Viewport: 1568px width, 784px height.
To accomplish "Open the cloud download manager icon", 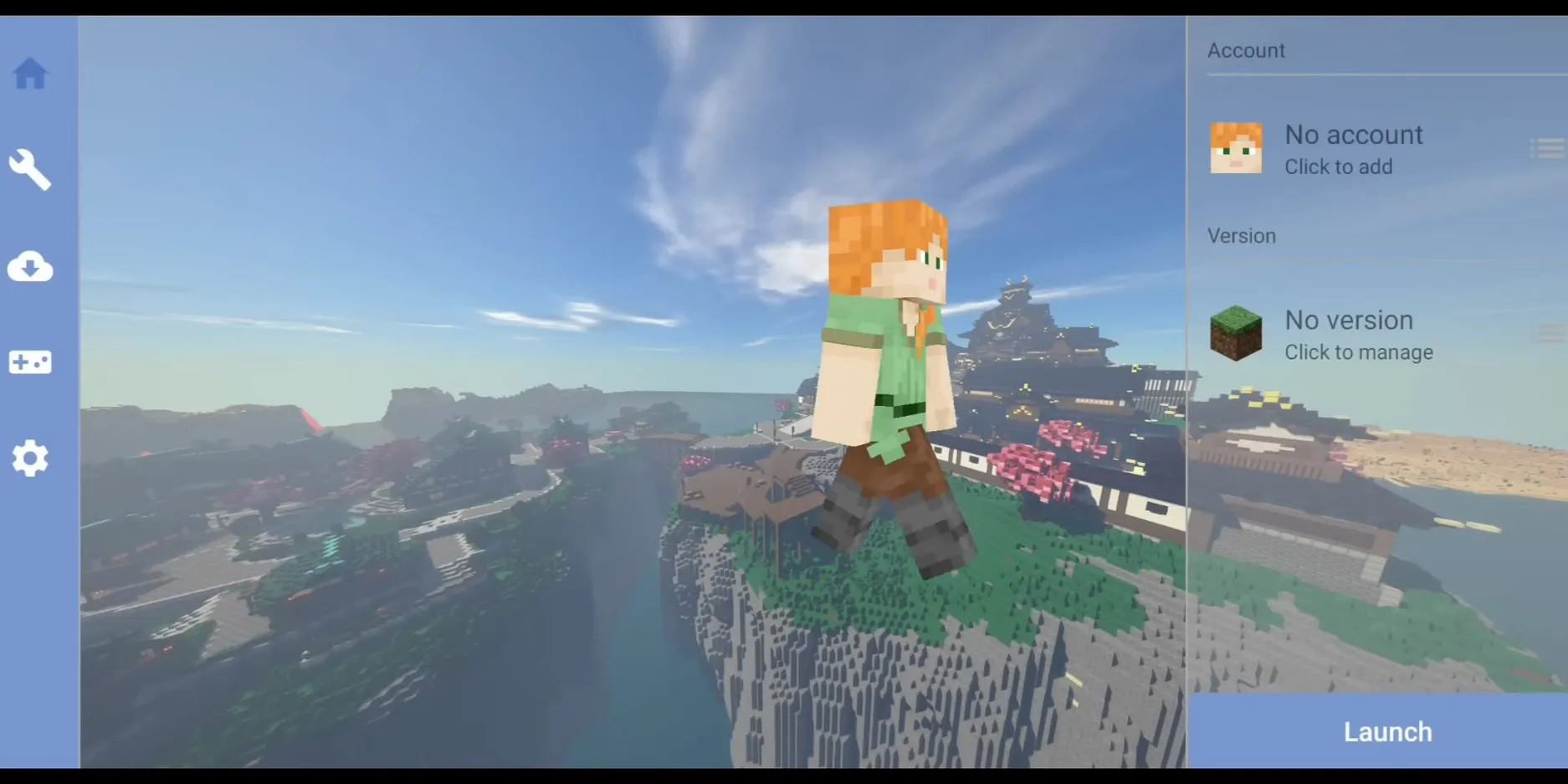I will (x=30, y=267).
